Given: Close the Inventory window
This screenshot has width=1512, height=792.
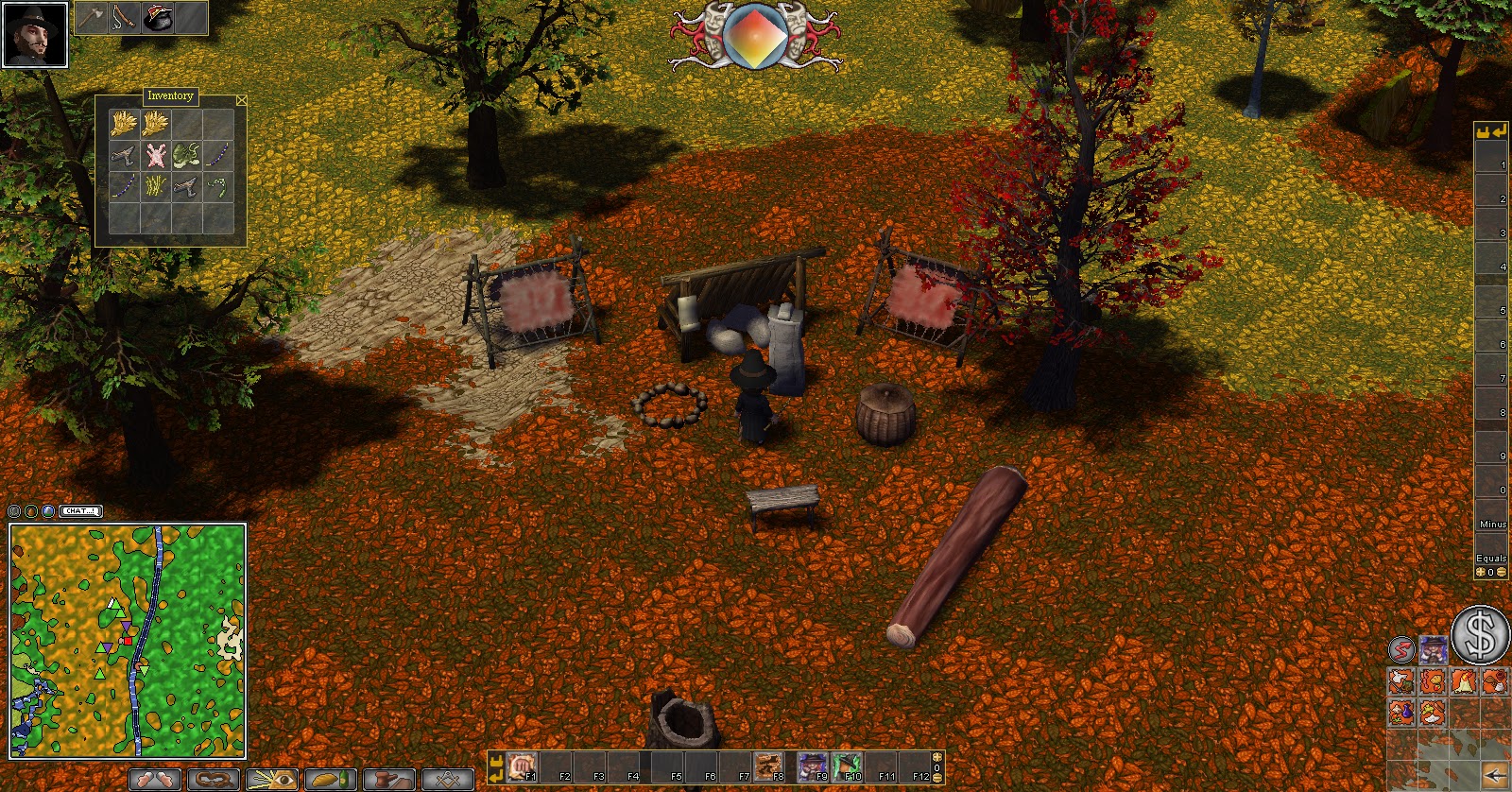Looking at the screenshot, I should point(242,99).
